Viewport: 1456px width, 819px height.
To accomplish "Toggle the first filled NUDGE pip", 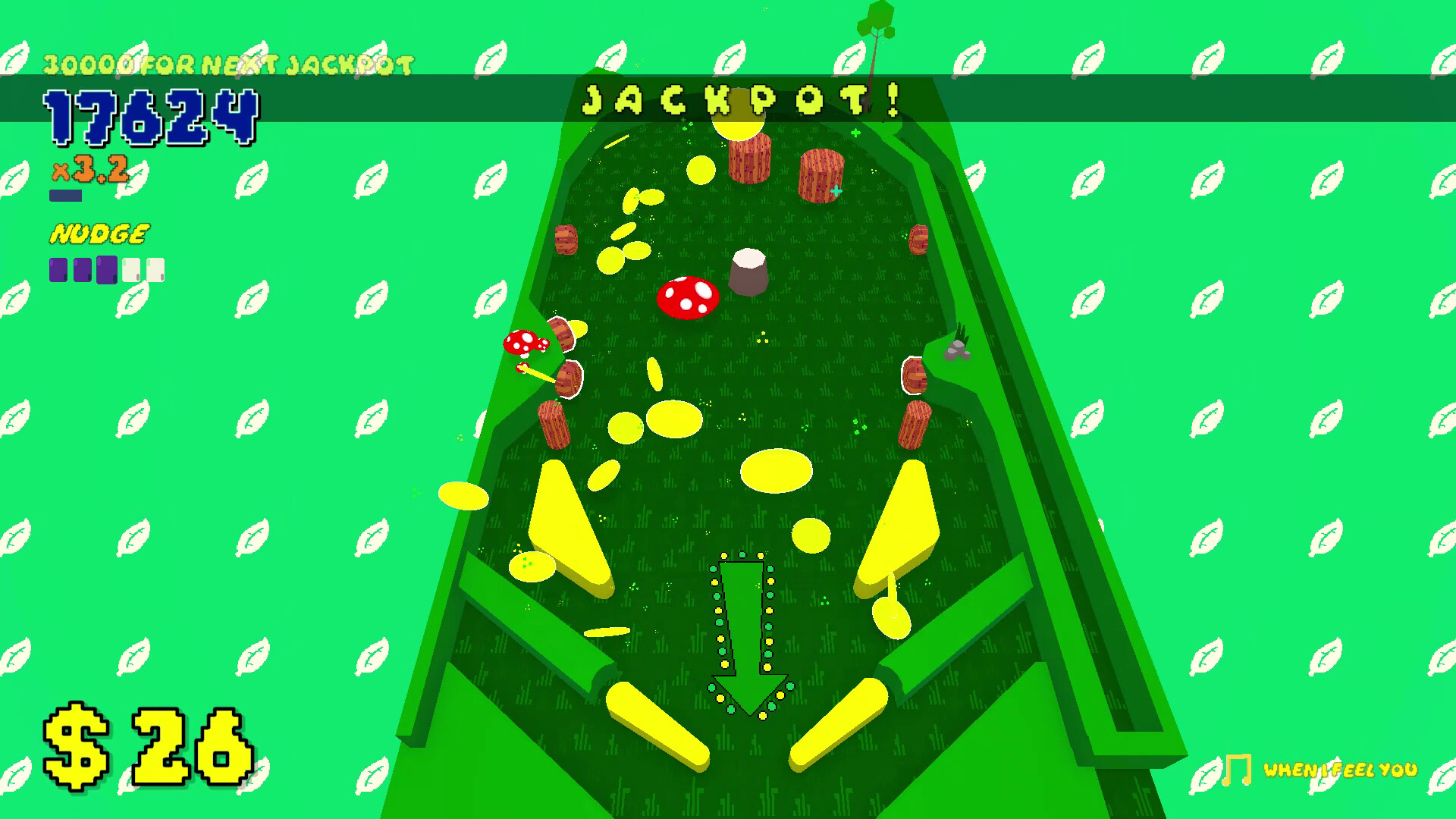I will coord(57,269).
